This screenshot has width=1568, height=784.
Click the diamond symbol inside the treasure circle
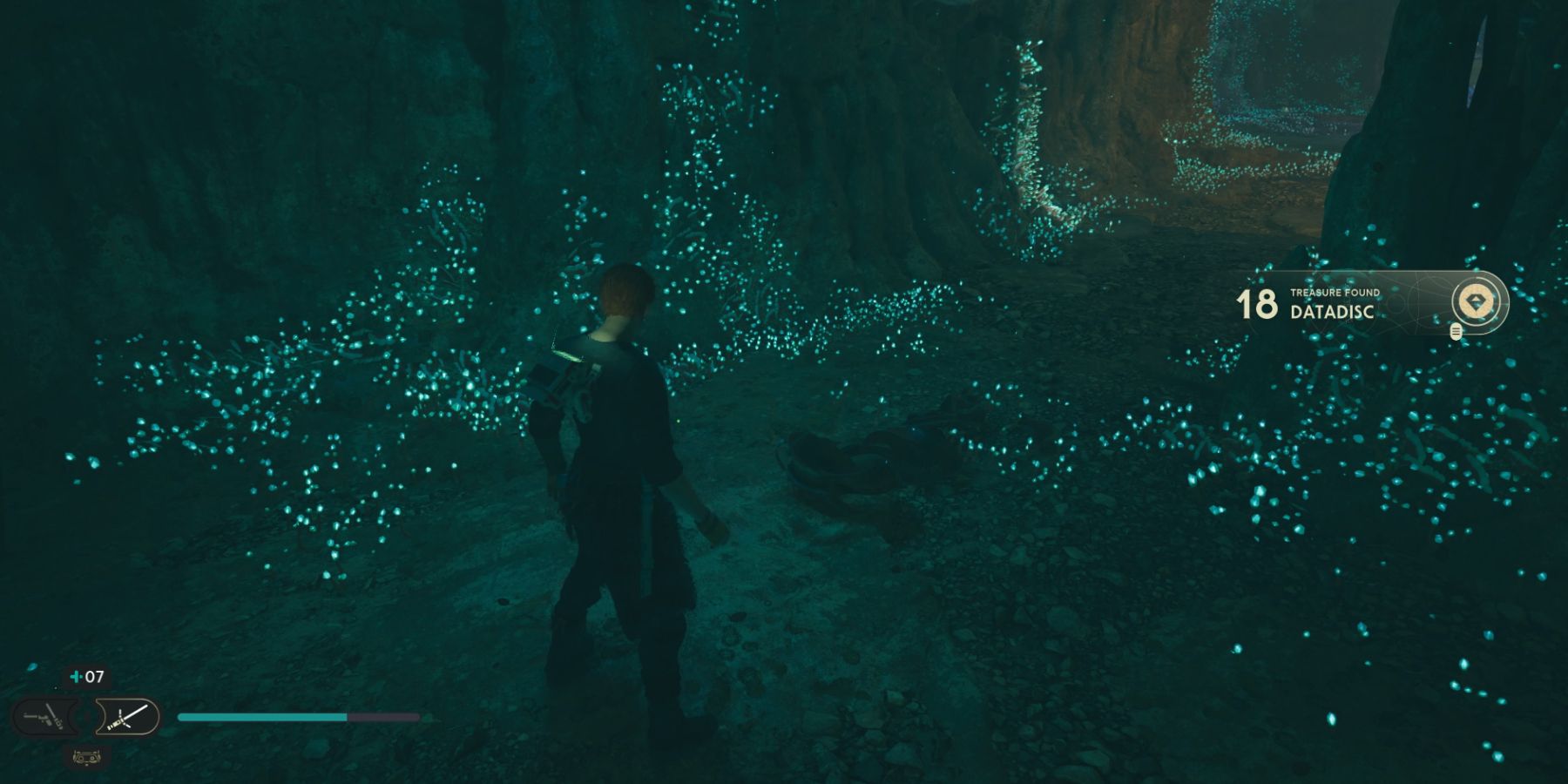pyautogui.click(x=1476, y=301)
